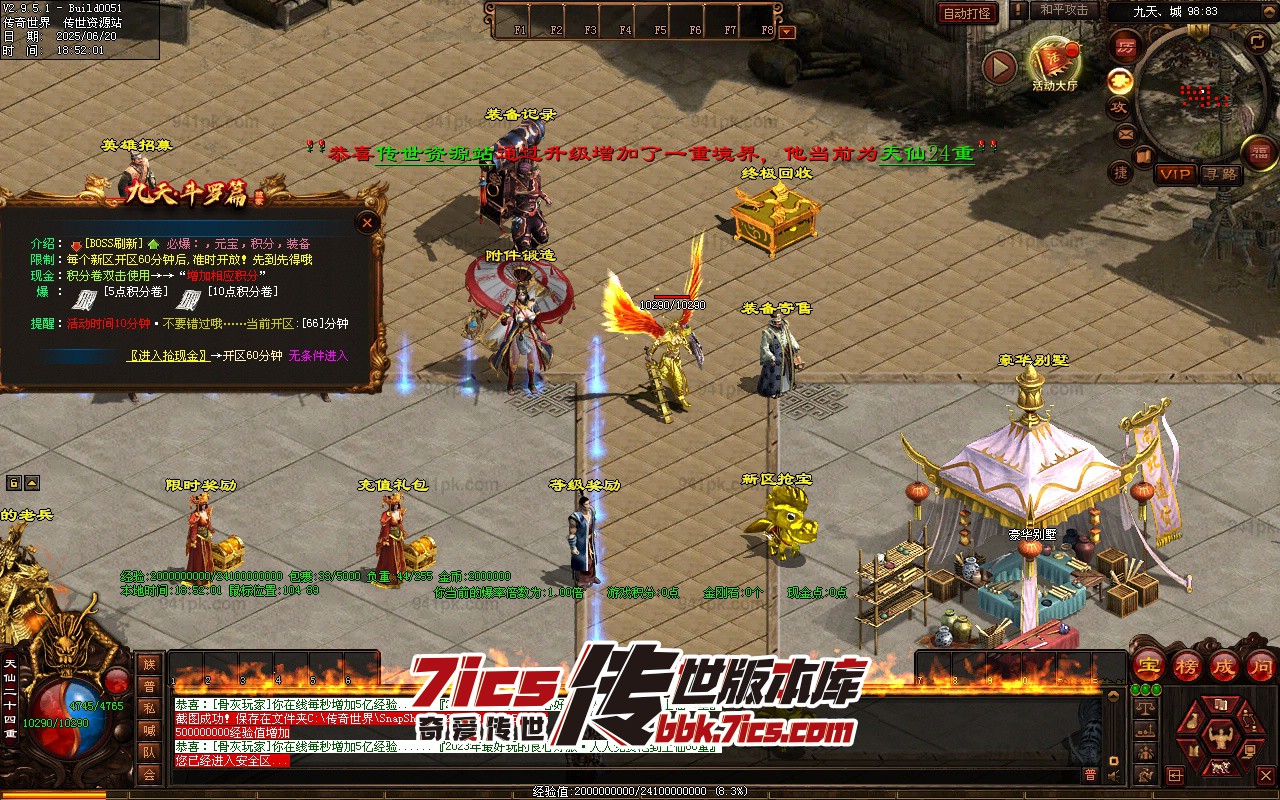Activate 寻路 pathfinding

point(1220,174)
